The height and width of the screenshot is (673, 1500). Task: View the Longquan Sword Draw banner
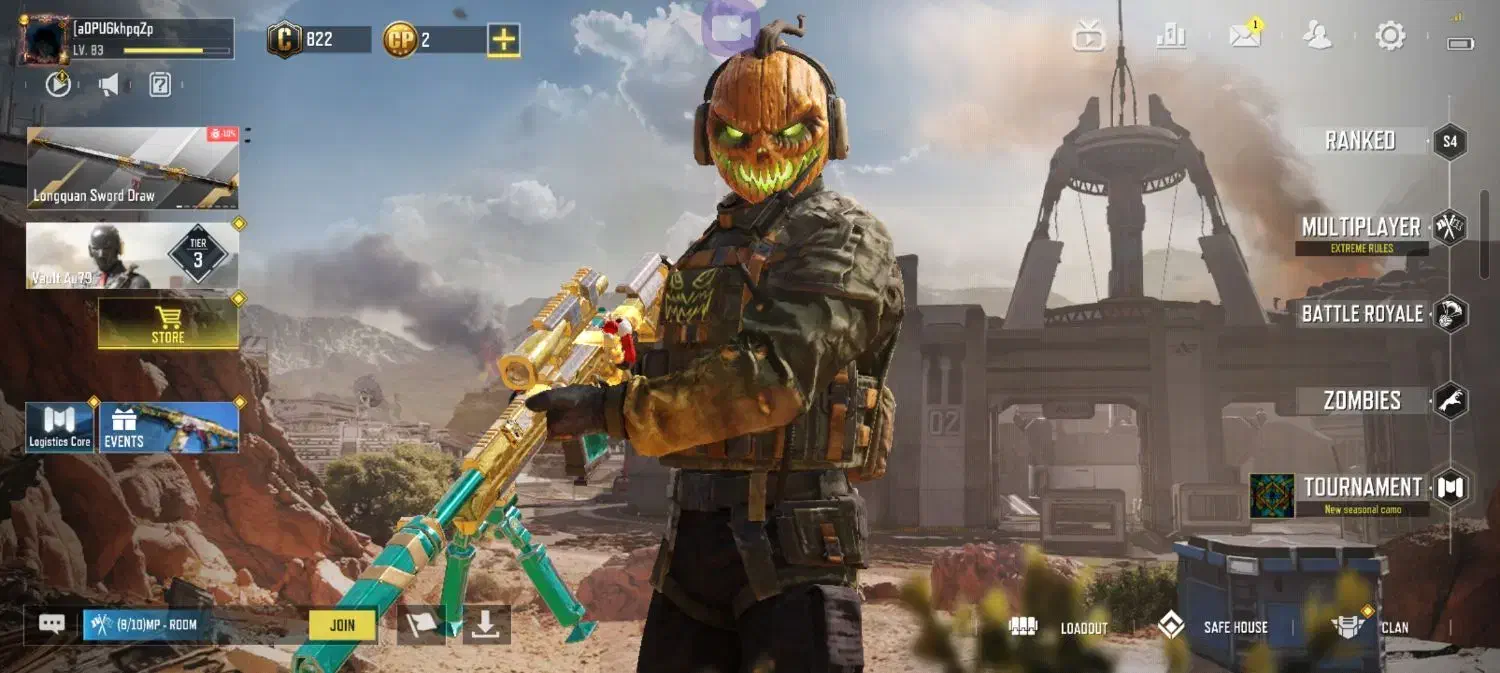pos(132,167)
